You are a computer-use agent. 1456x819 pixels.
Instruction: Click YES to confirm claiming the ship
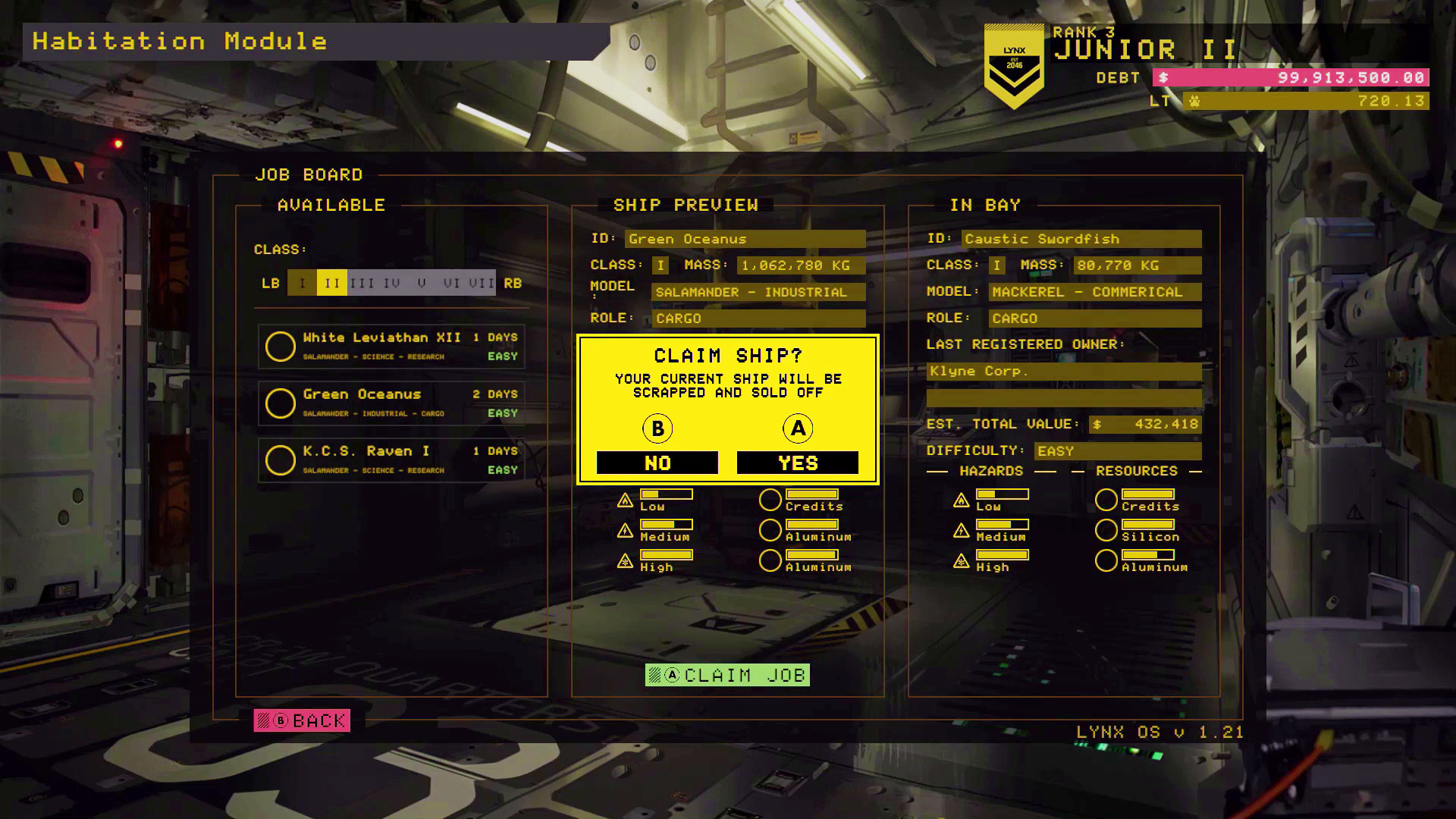click(797, 462)
